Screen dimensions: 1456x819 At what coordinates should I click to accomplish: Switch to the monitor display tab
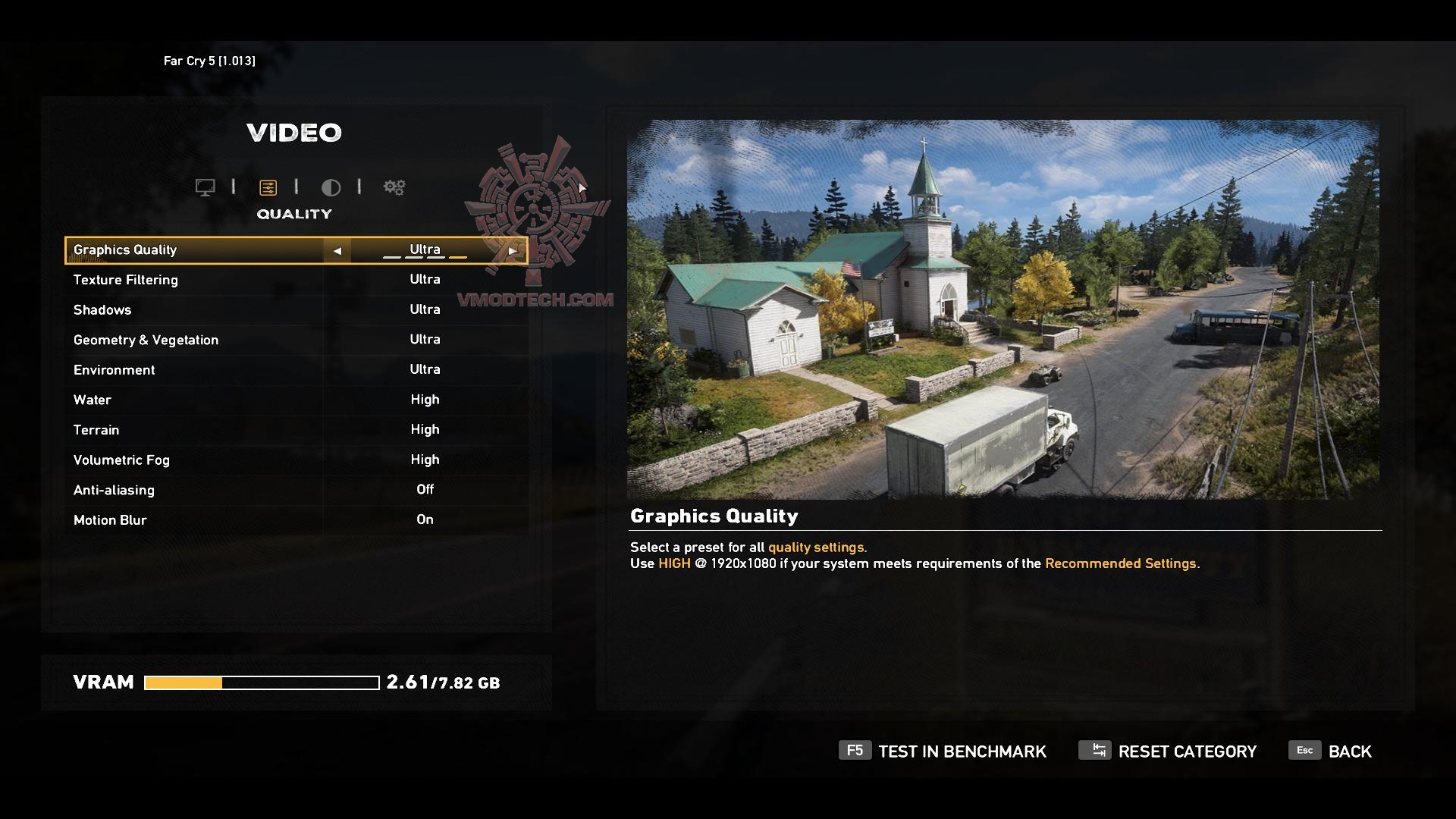(x=205, y=187)
